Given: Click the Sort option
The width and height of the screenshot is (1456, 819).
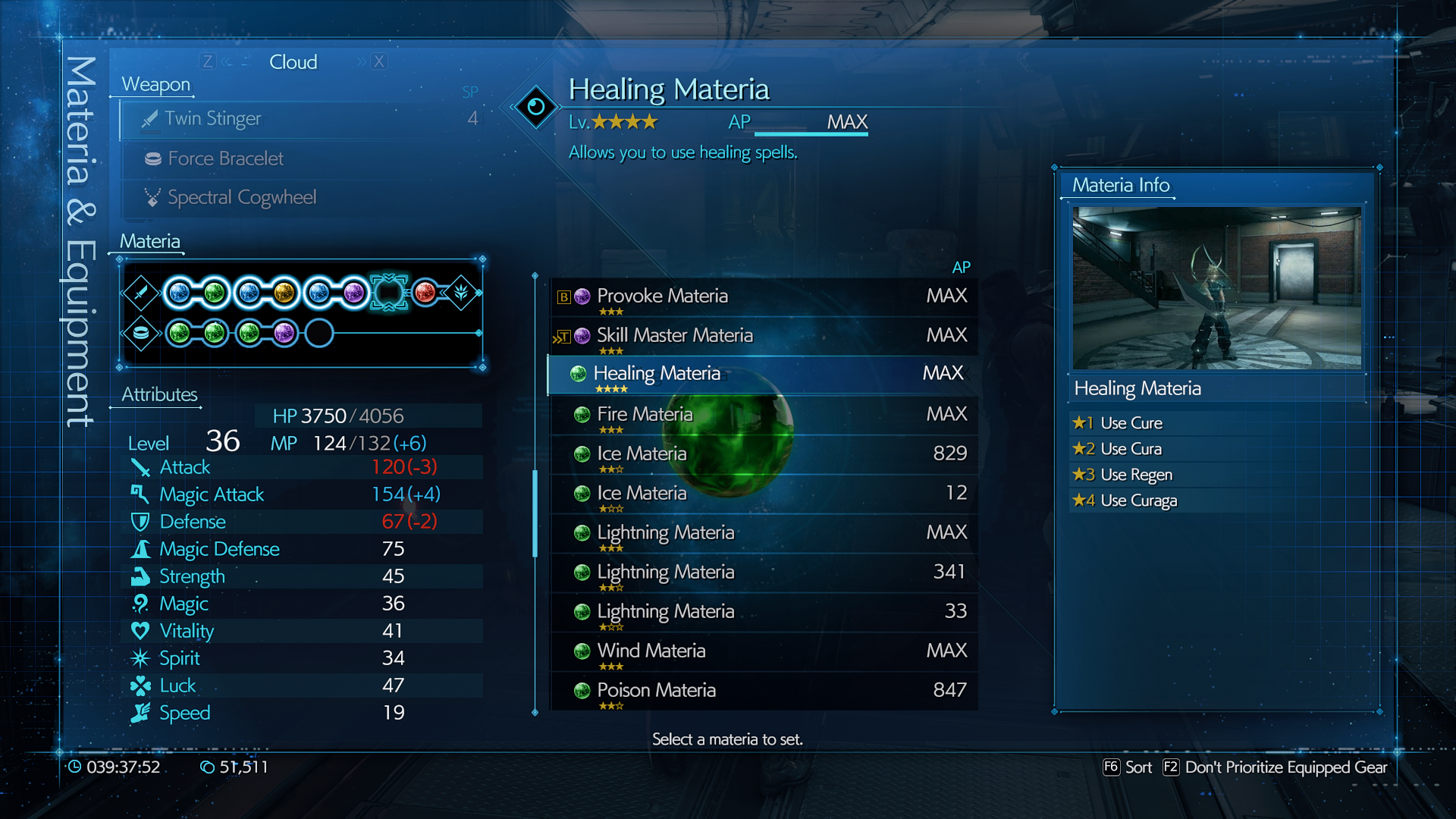Looking at the screenshot, I should click(1128, 767).
